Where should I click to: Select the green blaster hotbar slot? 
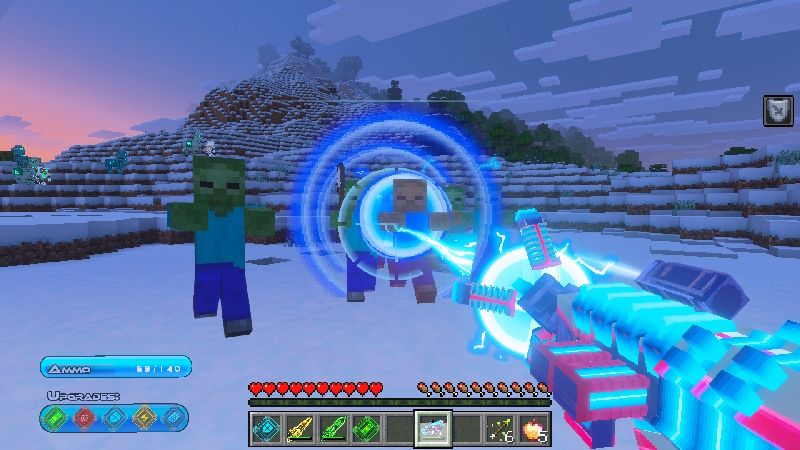tap(331, 428)
